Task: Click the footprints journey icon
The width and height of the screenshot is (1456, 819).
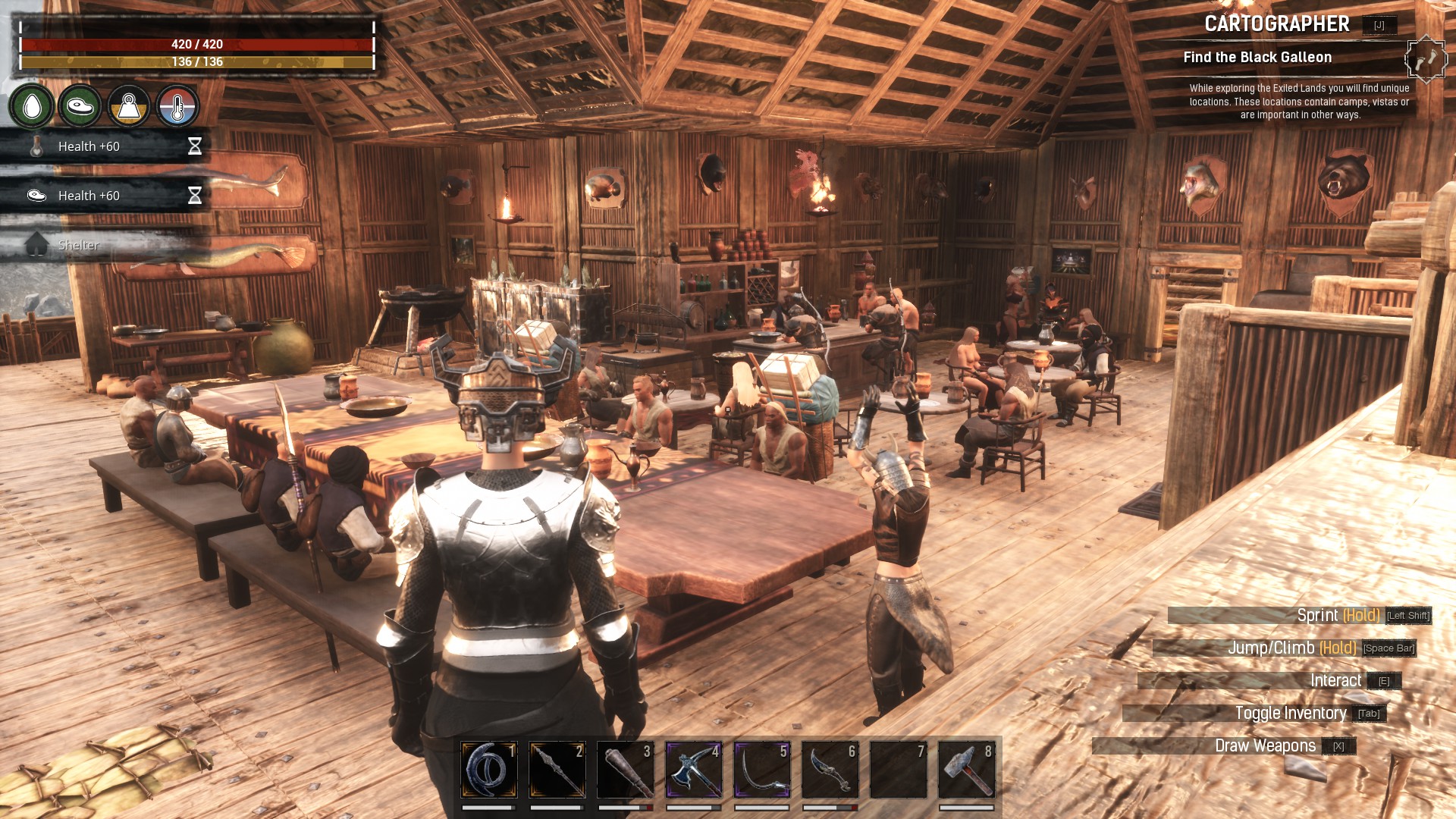Action: tap(1426, 58)
